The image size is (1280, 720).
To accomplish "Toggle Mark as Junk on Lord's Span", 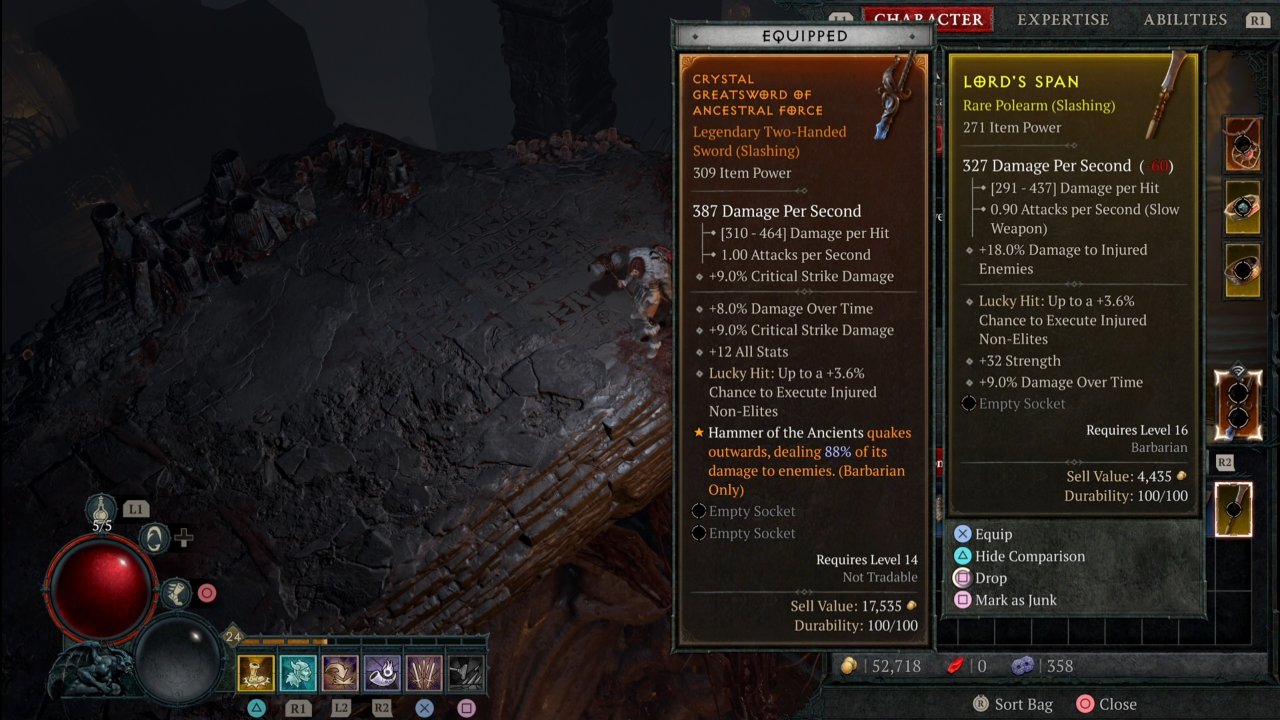I will 1015,599.
